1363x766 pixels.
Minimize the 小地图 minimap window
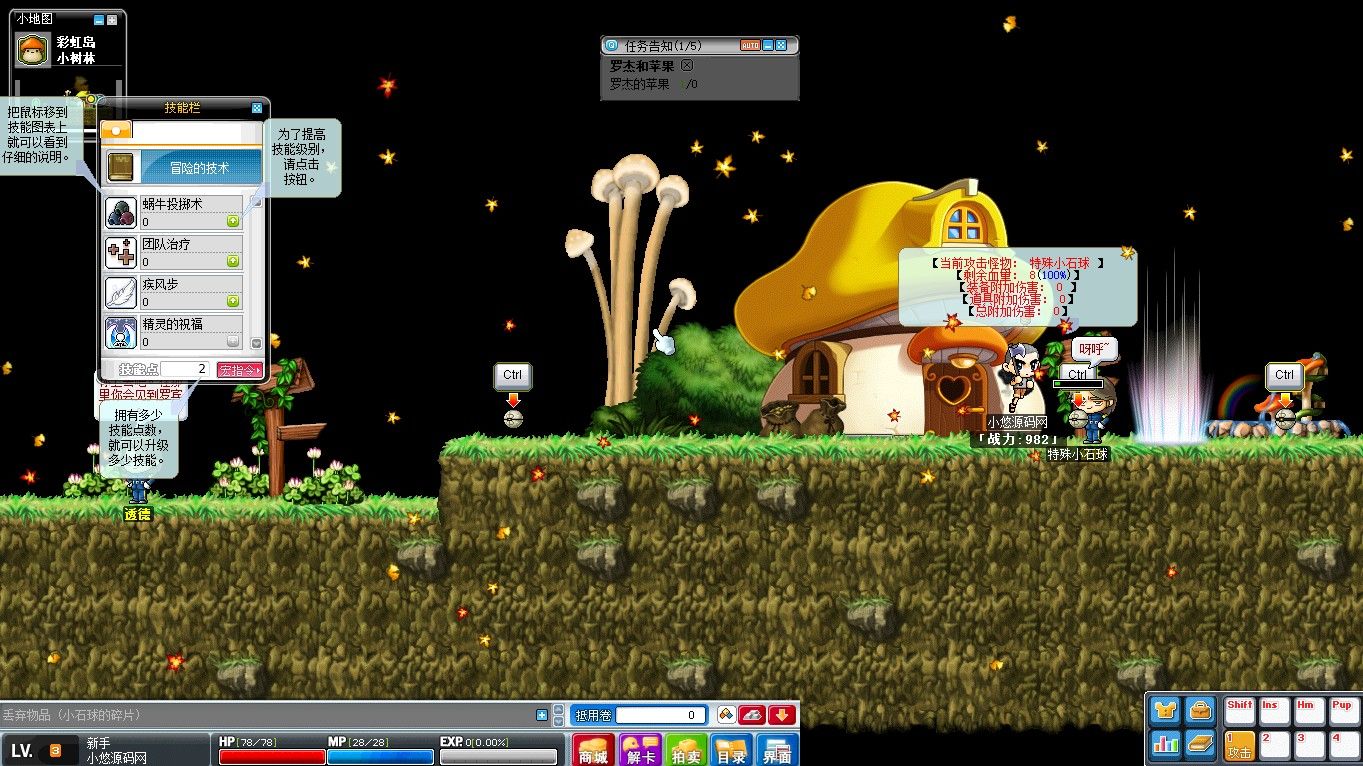[x=98, y=19]
